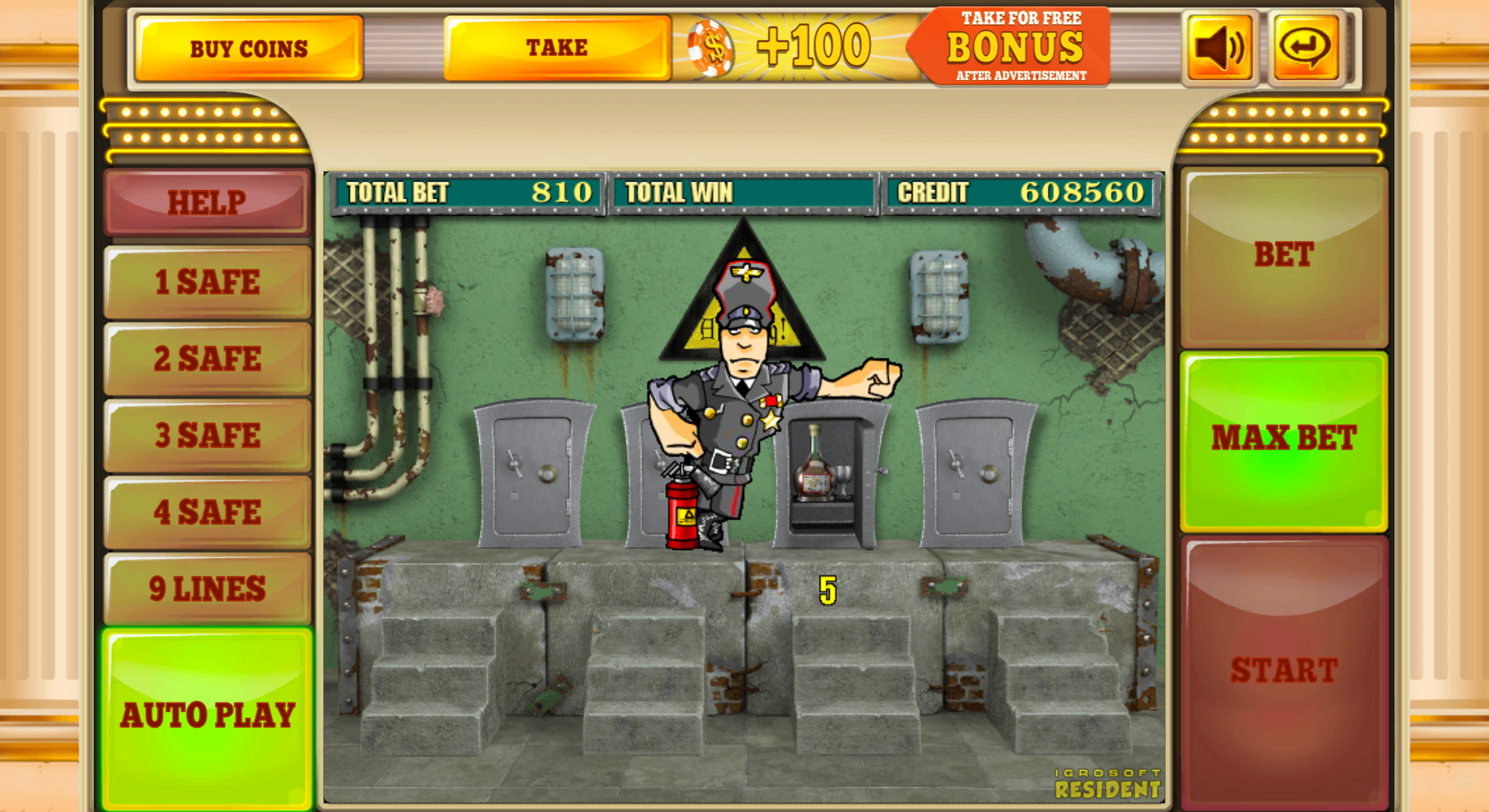Screen dimensions: 1489x812
Task: Open the leftmost closed steel safe
Action: coord(535,473)
